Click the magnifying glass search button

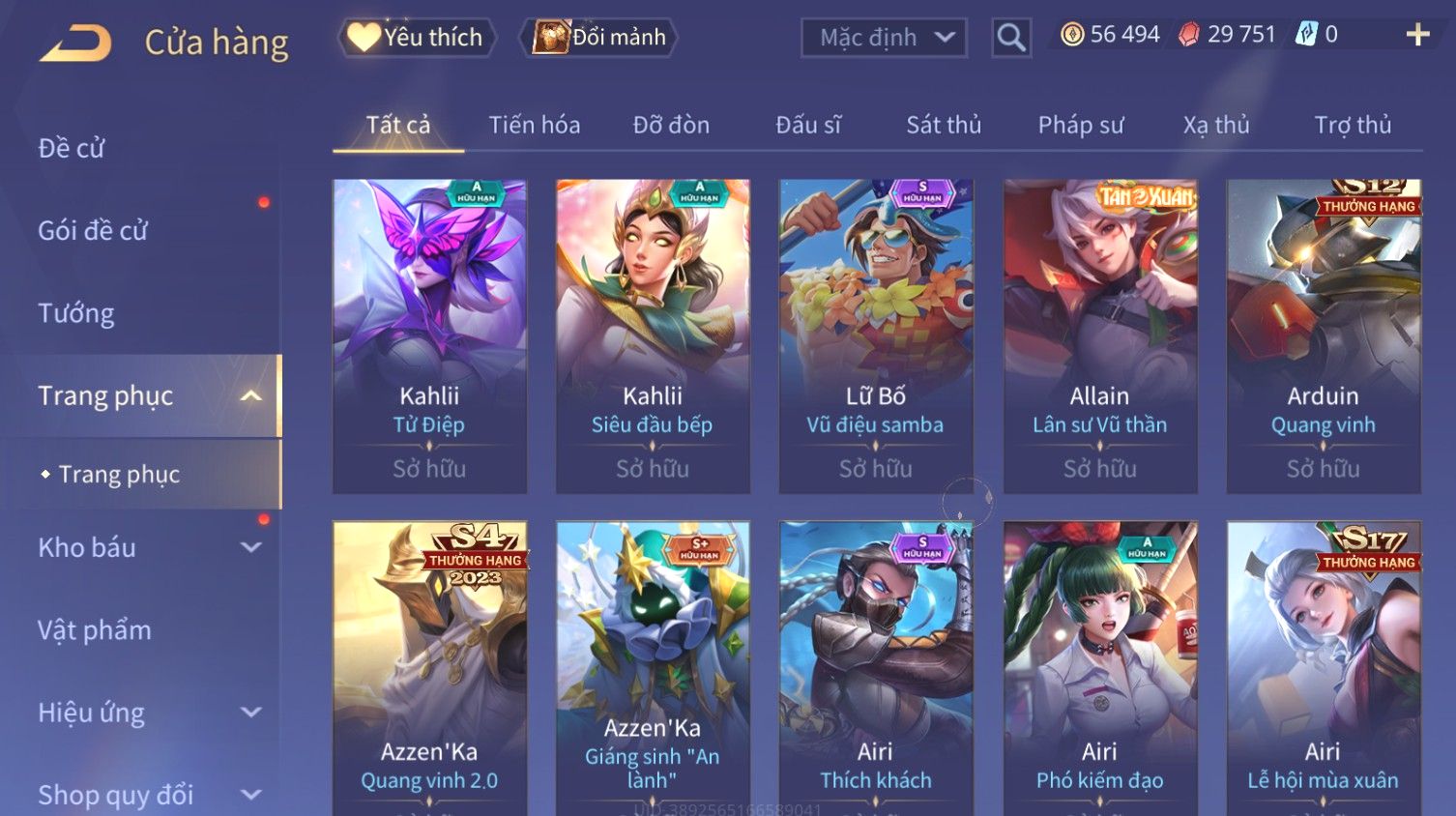(x=1011, y=38)
